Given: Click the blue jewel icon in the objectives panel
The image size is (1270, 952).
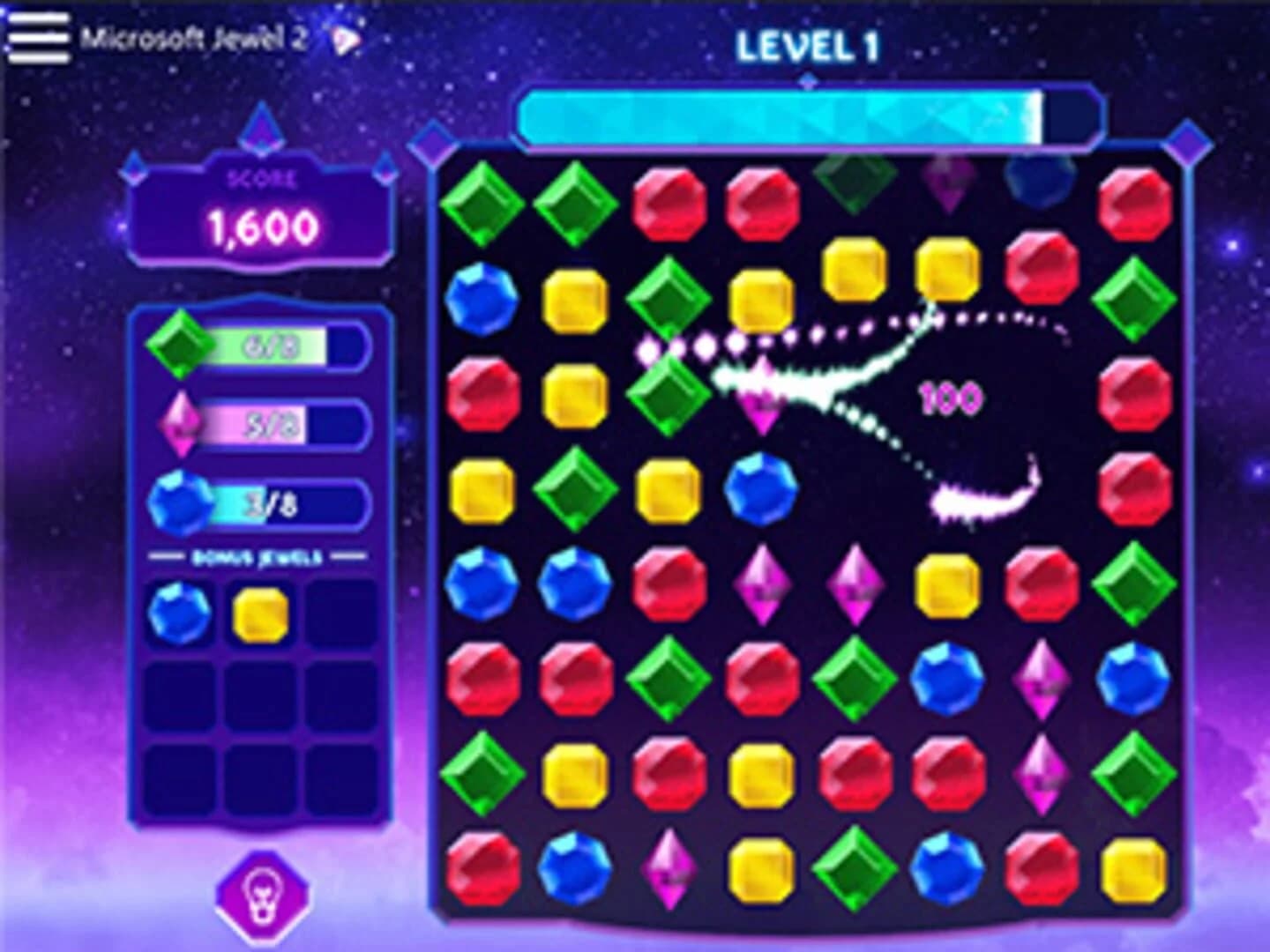Looking at the screenshot, I should click(181, 498).
